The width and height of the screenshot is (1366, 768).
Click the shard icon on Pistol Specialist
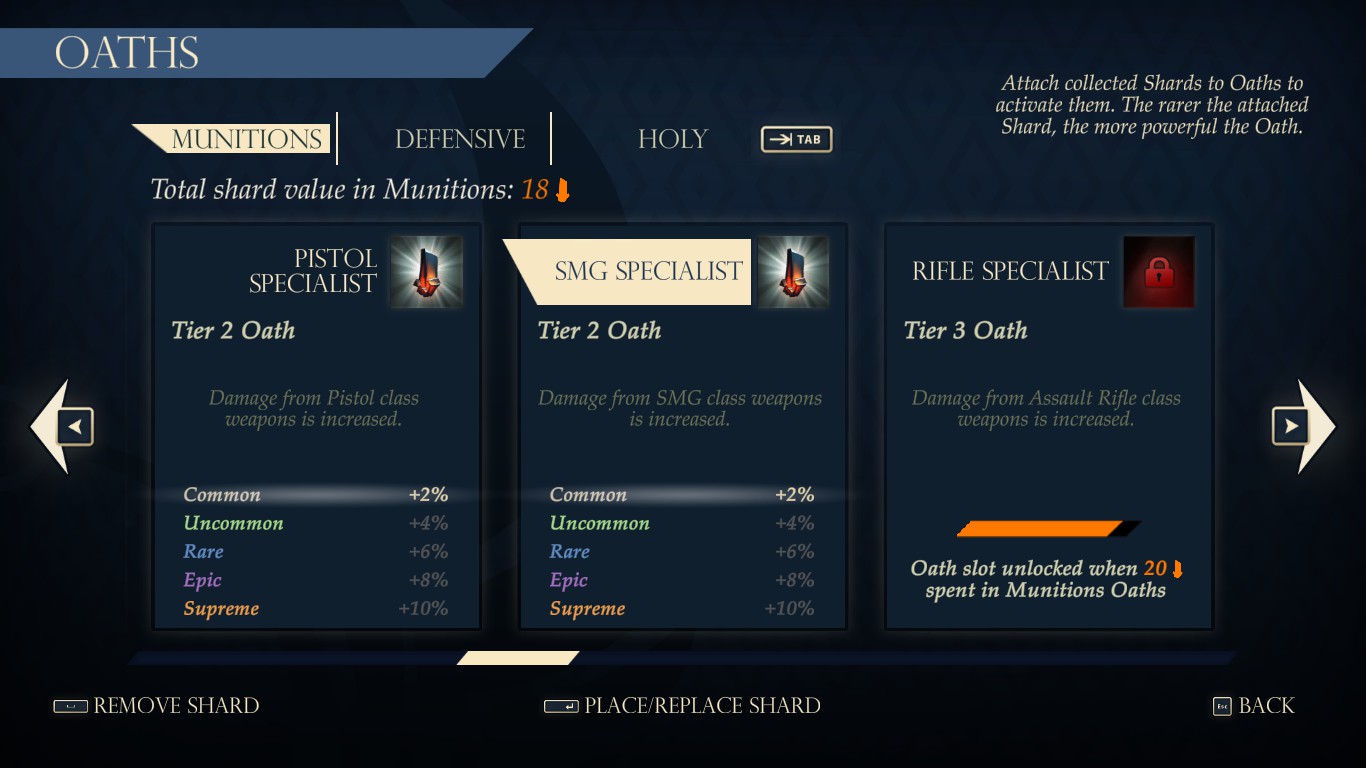click(424, 272)
